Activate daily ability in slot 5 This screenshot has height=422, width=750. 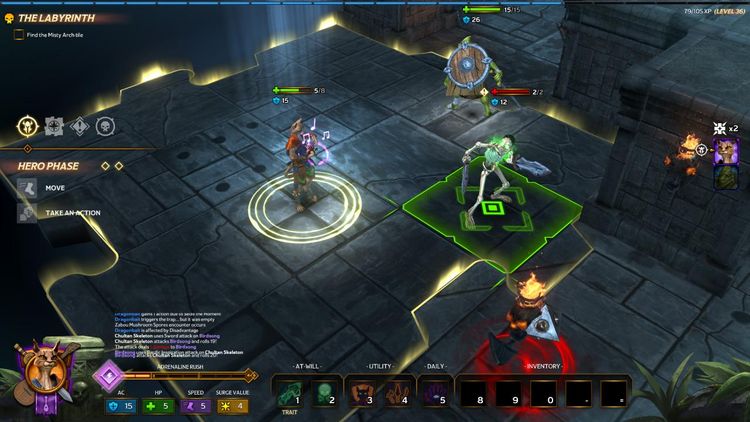(x=436, y=391)
